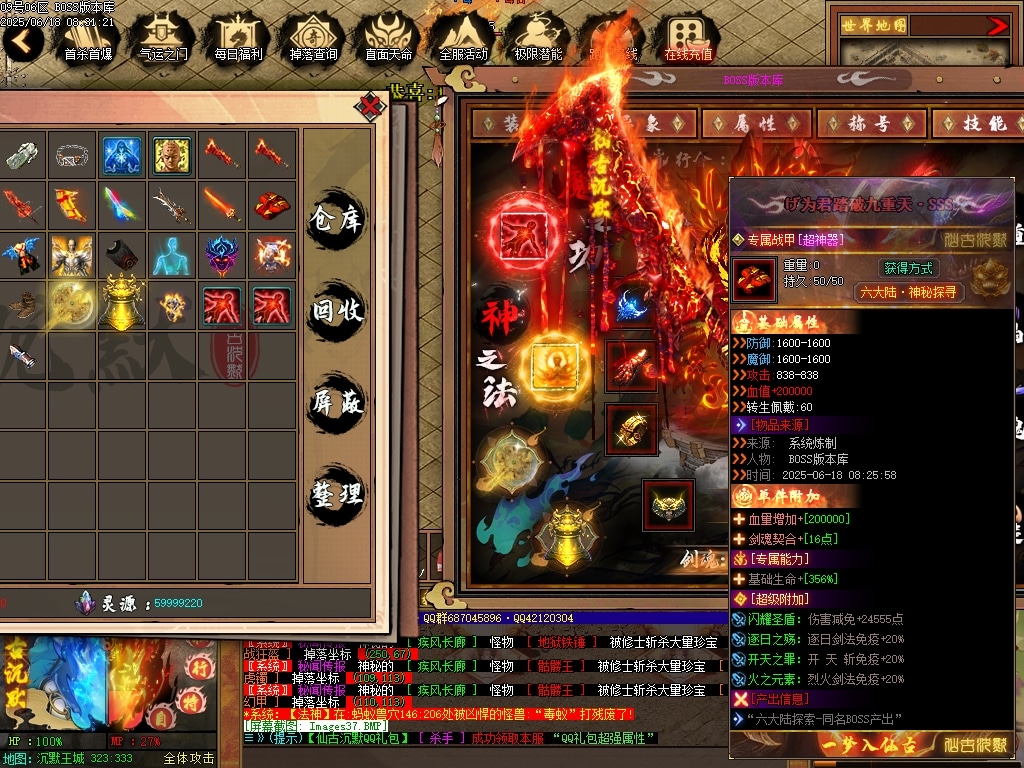Open the 掉落查询 drop lookup

[x=313, y=40]
